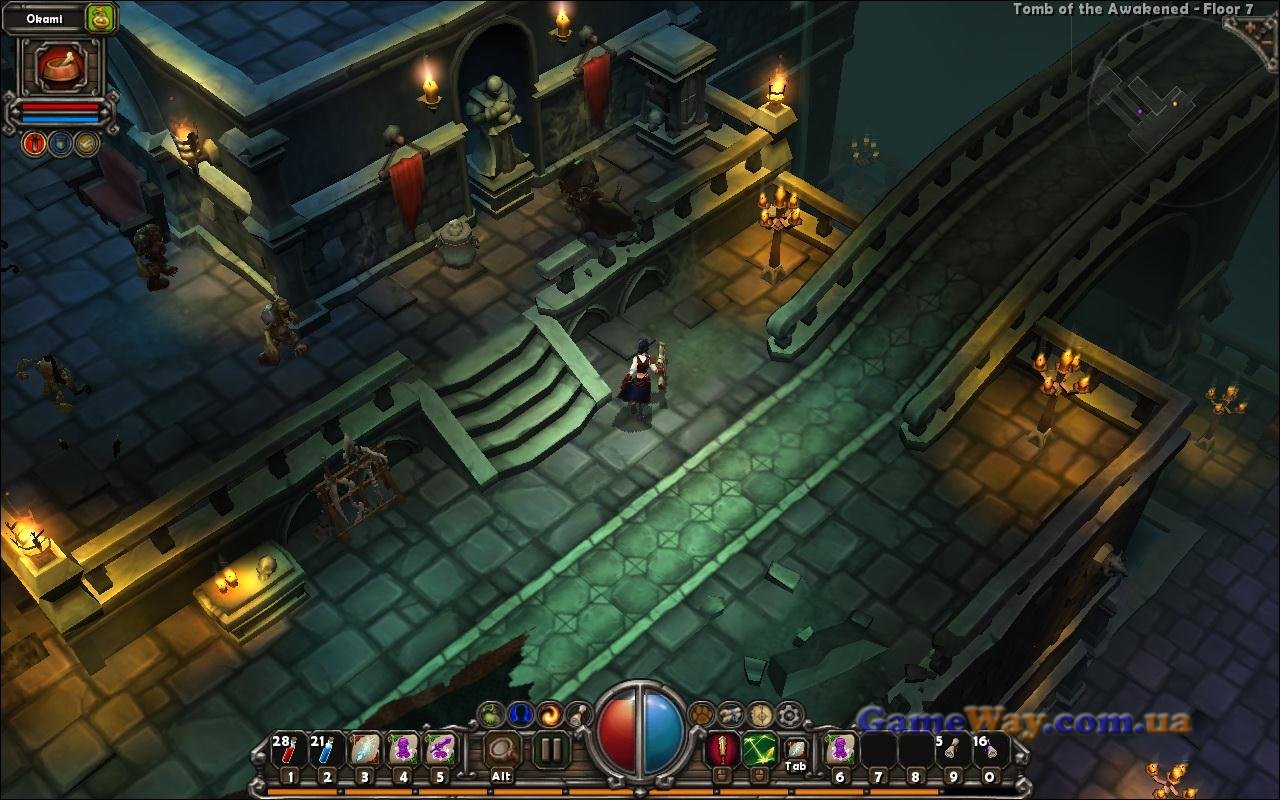Open the gear settings menu button
Screen dimensions: 1280x800
790,714
